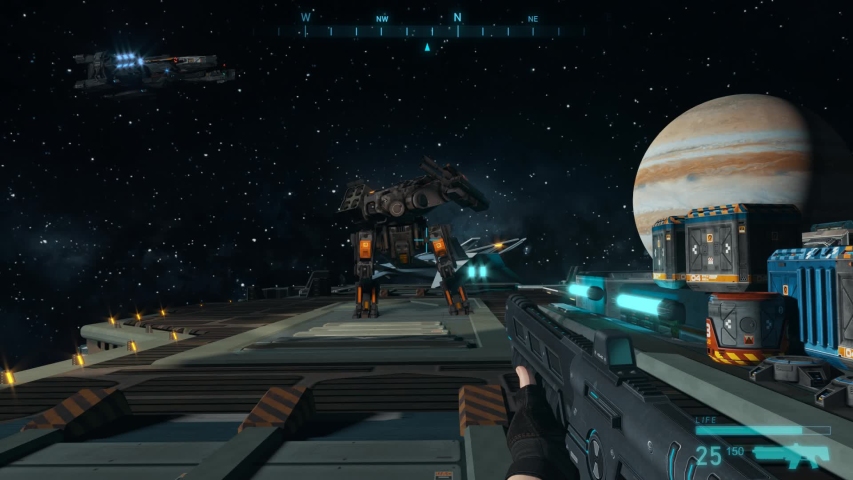Image resolution: width=853 pixels, height=480 pixels.
Task: Select the cyan rifle weapon icon
Action: click(x=792, y=456)
